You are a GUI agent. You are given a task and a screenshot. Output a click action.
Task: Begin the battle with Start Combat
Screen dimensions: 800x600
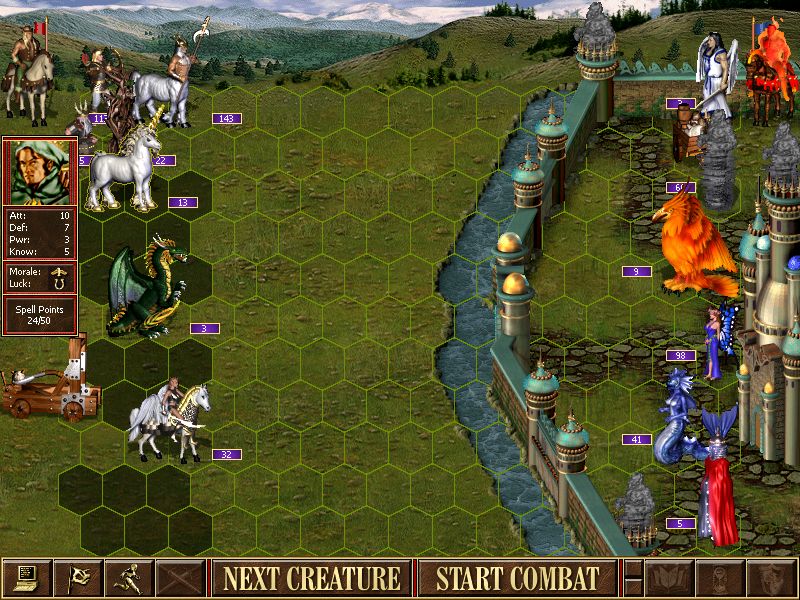pos(517,578)
